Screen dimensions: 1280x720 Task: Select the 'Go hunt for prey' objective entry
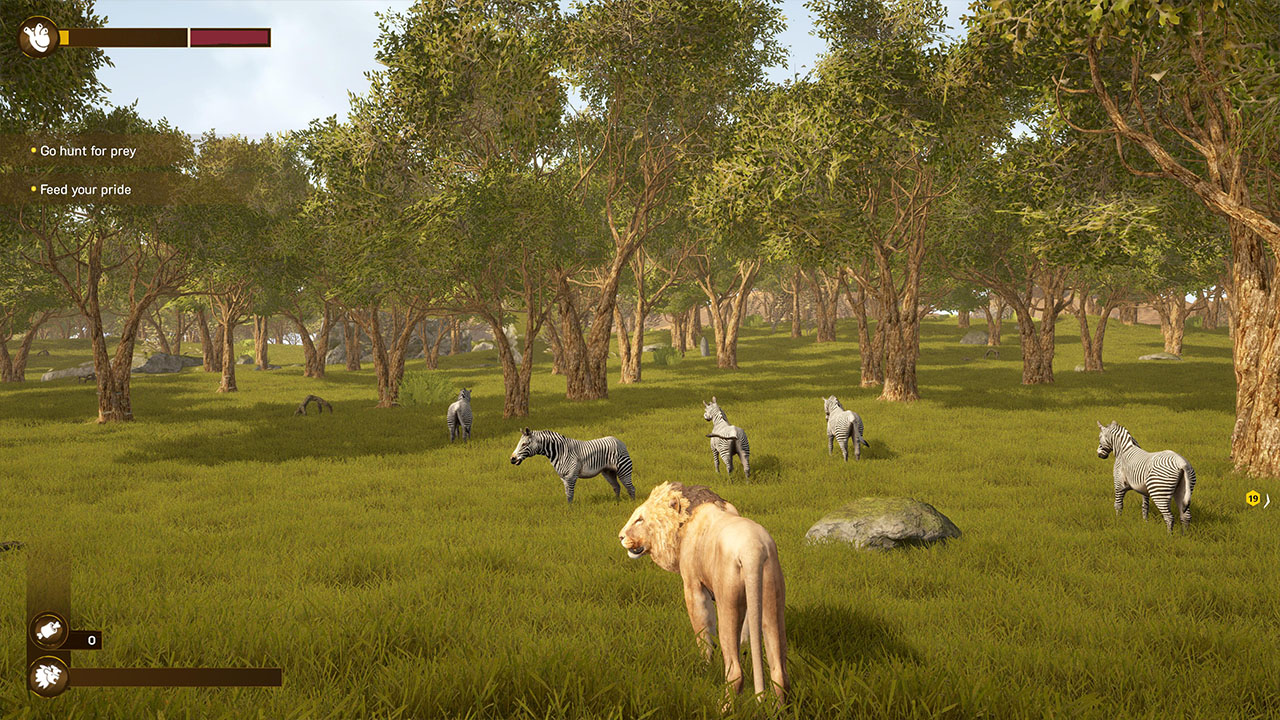point(86,153)
